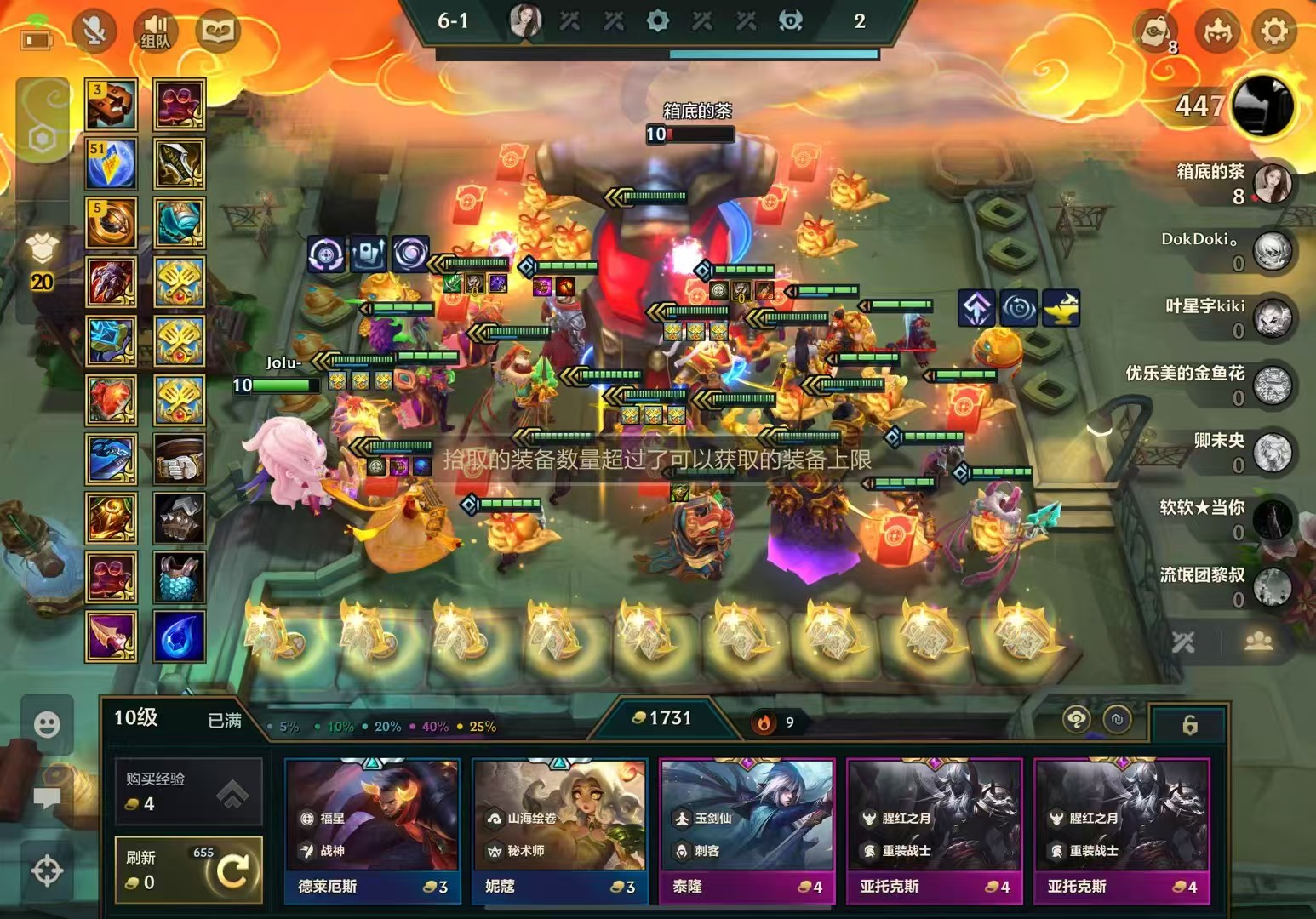Open the emote smiley button
Image resolution: width=1316 pixels, height=919 pixels.
tap(47, 725)
